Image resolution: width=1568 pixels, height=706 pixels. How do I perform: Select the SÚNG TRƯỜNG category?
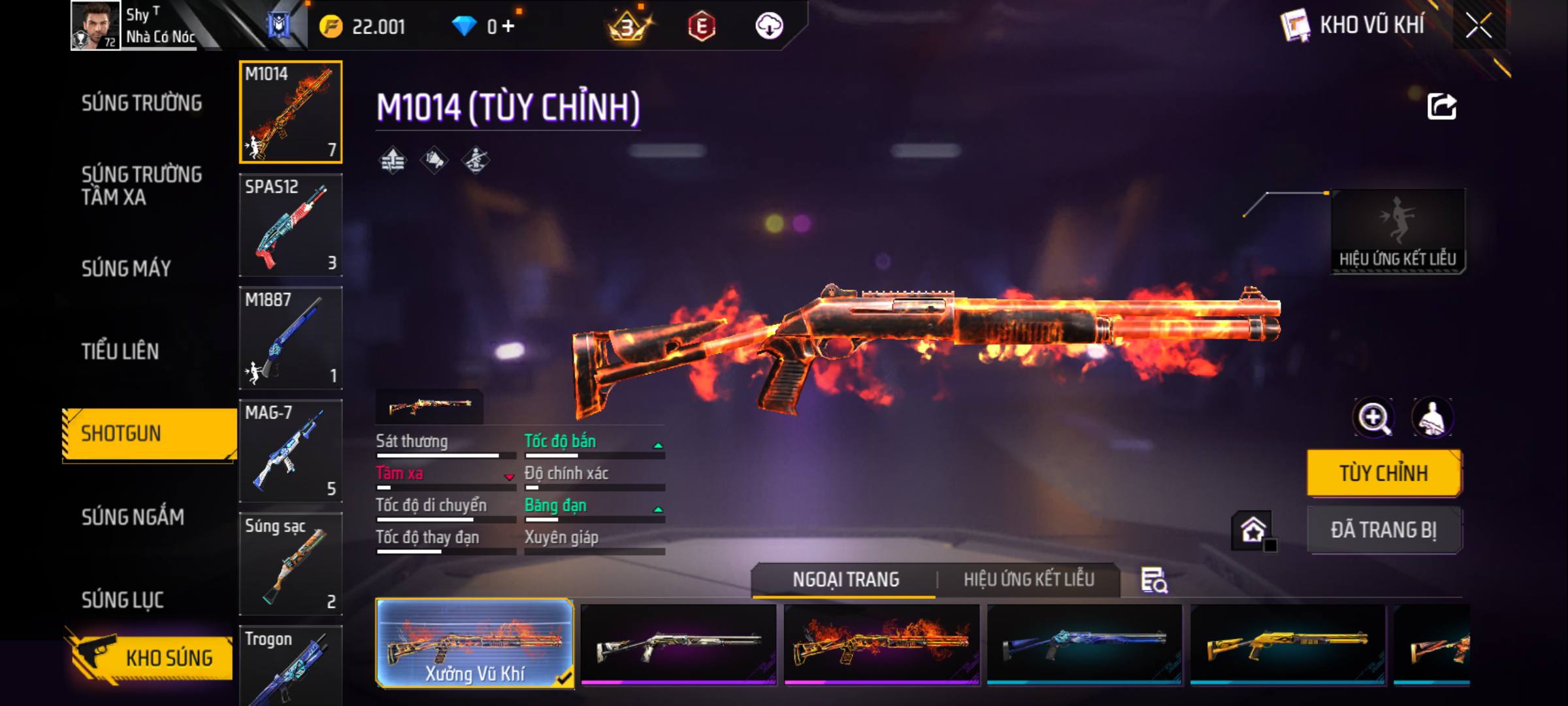(142, 103)
